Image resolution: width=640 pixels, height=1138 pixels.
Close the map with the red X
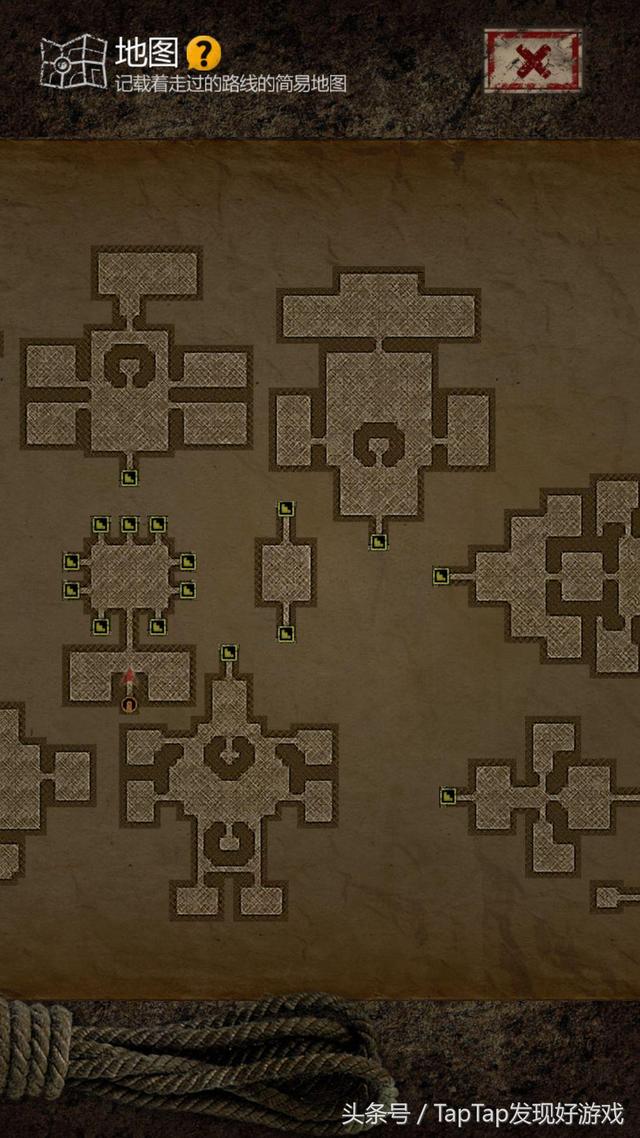(533, 61)
